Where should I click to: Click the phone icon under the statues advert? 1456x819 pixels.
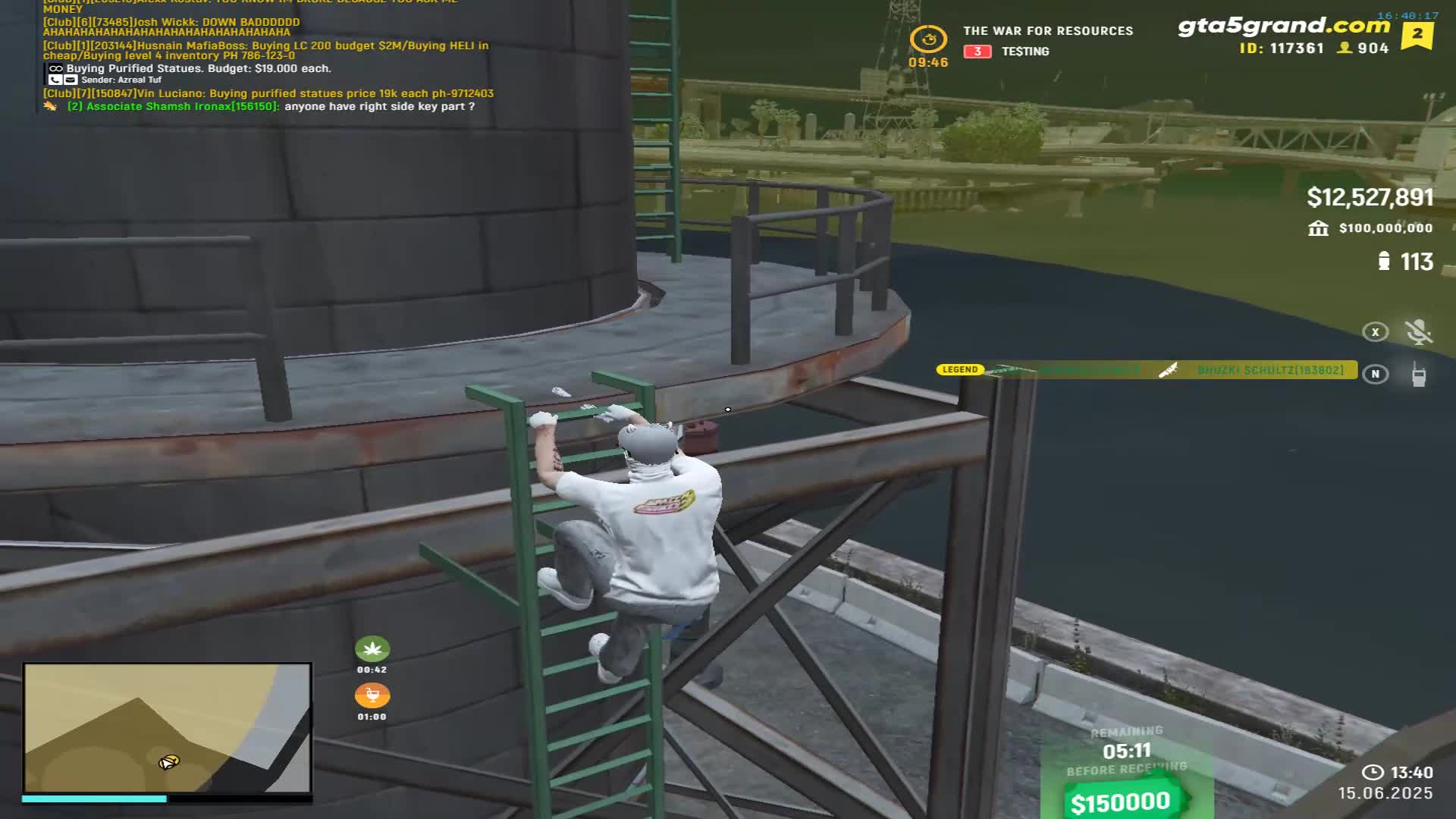point(55,80)
